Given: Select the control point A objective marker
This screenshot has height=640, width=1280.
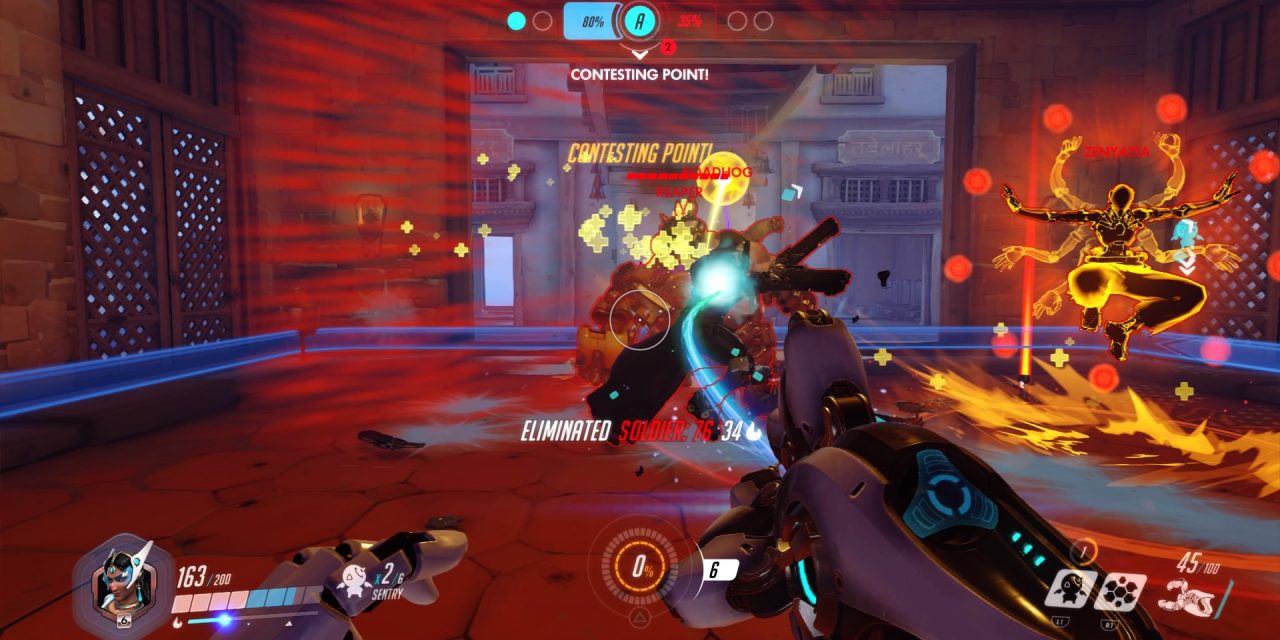Looking at the screenshot, I should 640,20.
